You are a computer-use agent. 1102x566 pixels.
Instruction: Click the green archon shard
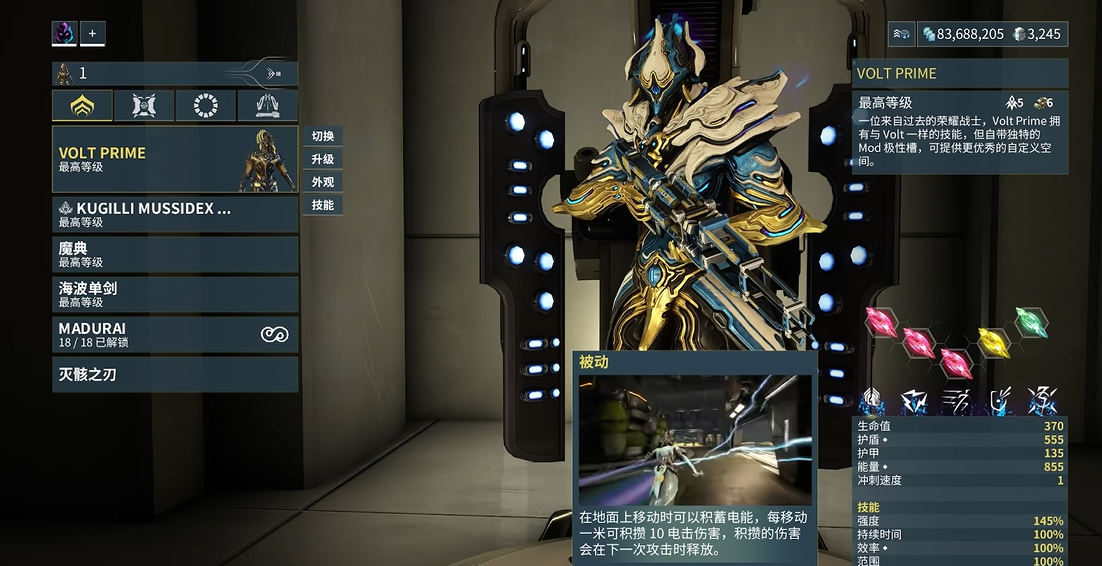point(1031,322)
